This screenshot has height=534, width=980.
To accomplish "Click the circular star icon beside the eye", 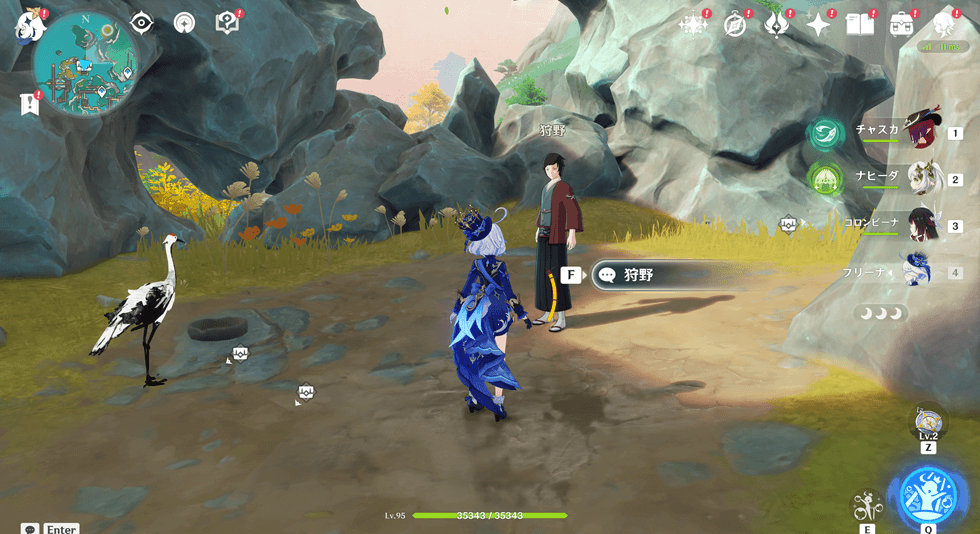I will click(184, 22).
